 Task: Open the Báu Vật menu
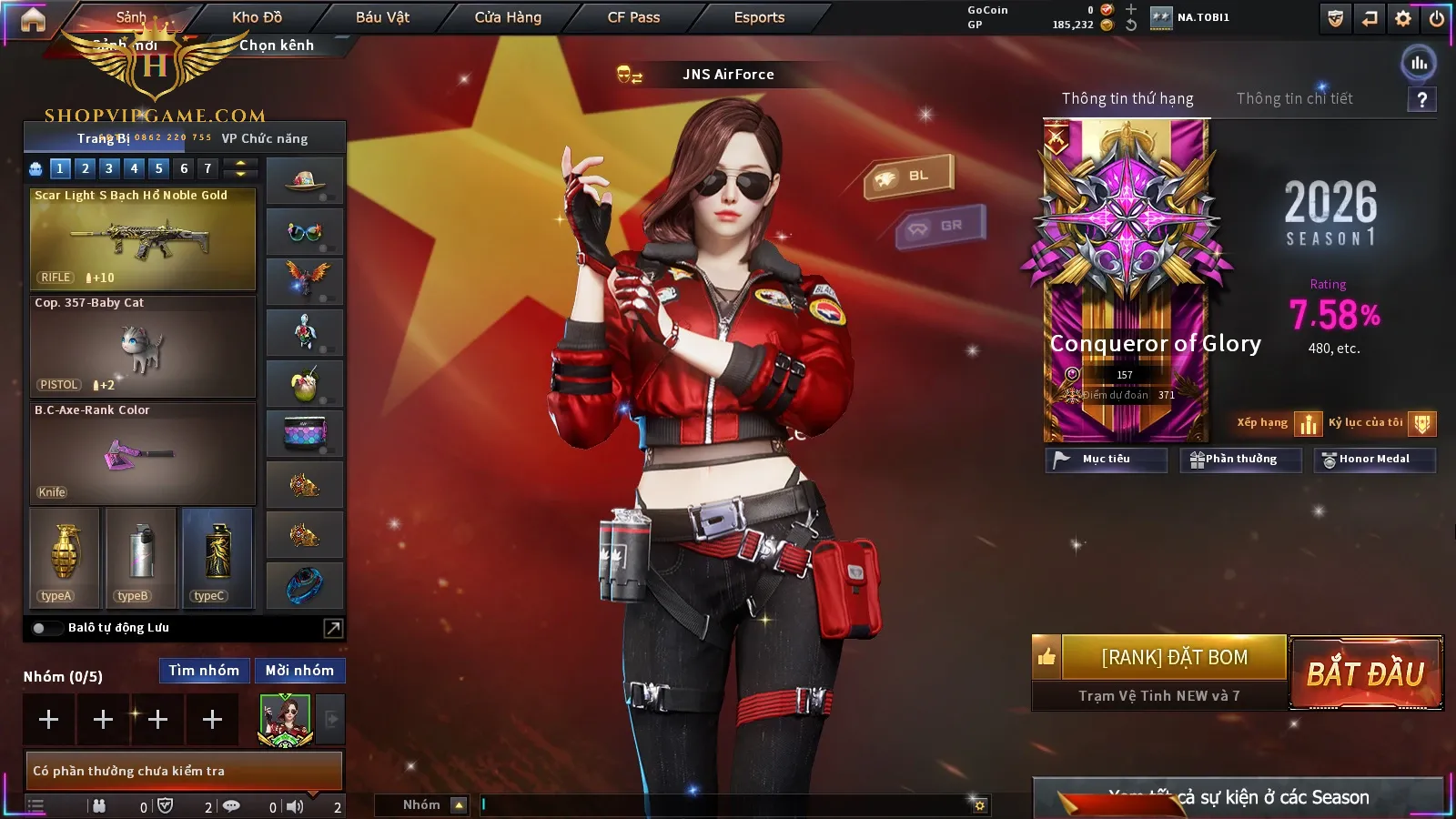click(382, 17)
